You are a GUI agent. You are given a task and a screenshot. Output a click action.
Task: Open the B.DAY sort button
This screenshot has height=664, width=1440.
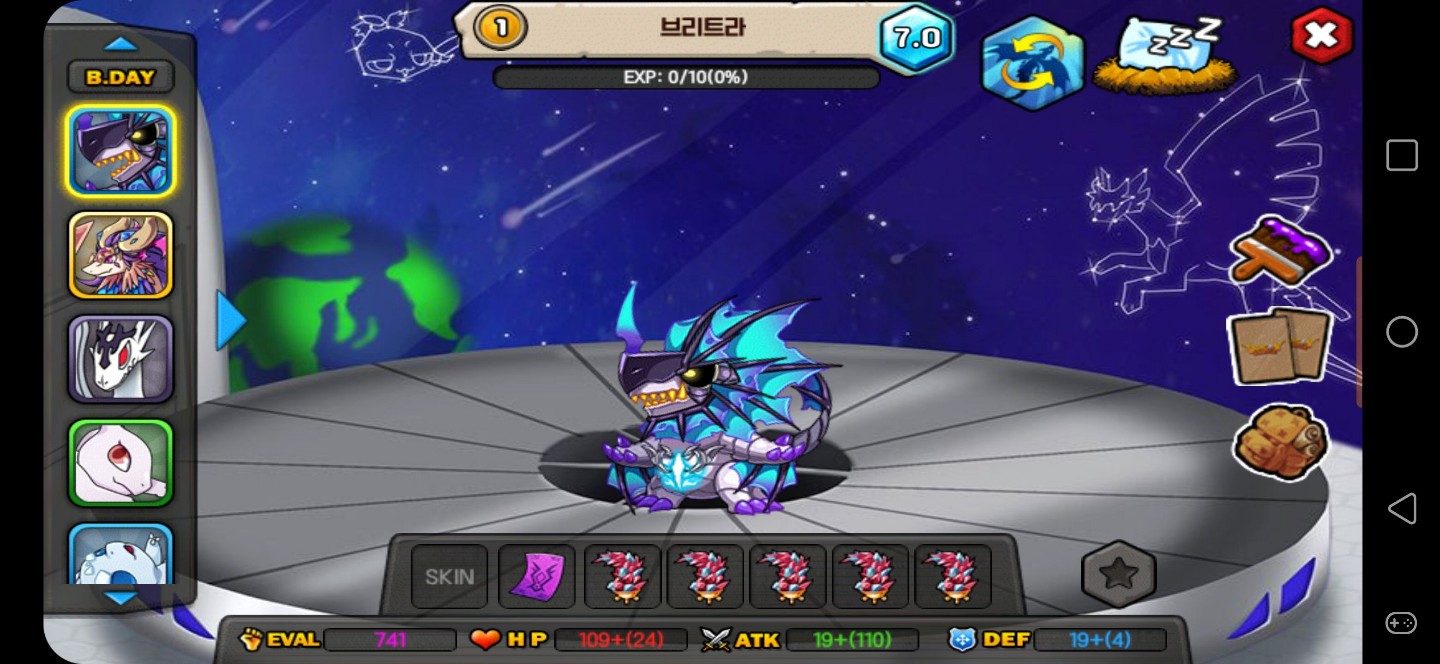[x=121, y=77]
